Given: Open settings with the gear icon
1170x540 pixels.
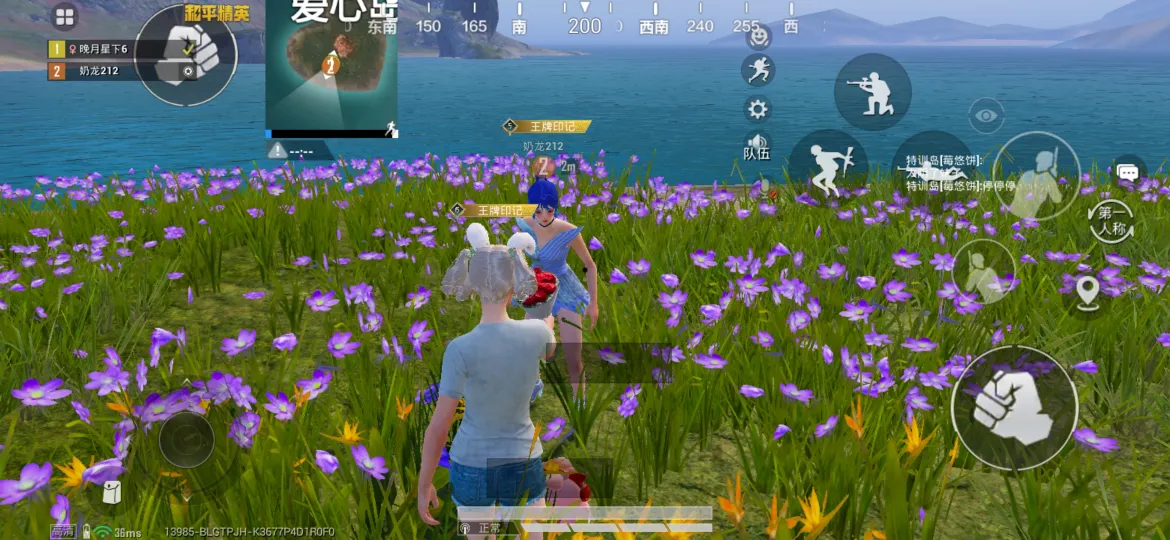Looking at the screenshot, I should click(x=758, y=109).
